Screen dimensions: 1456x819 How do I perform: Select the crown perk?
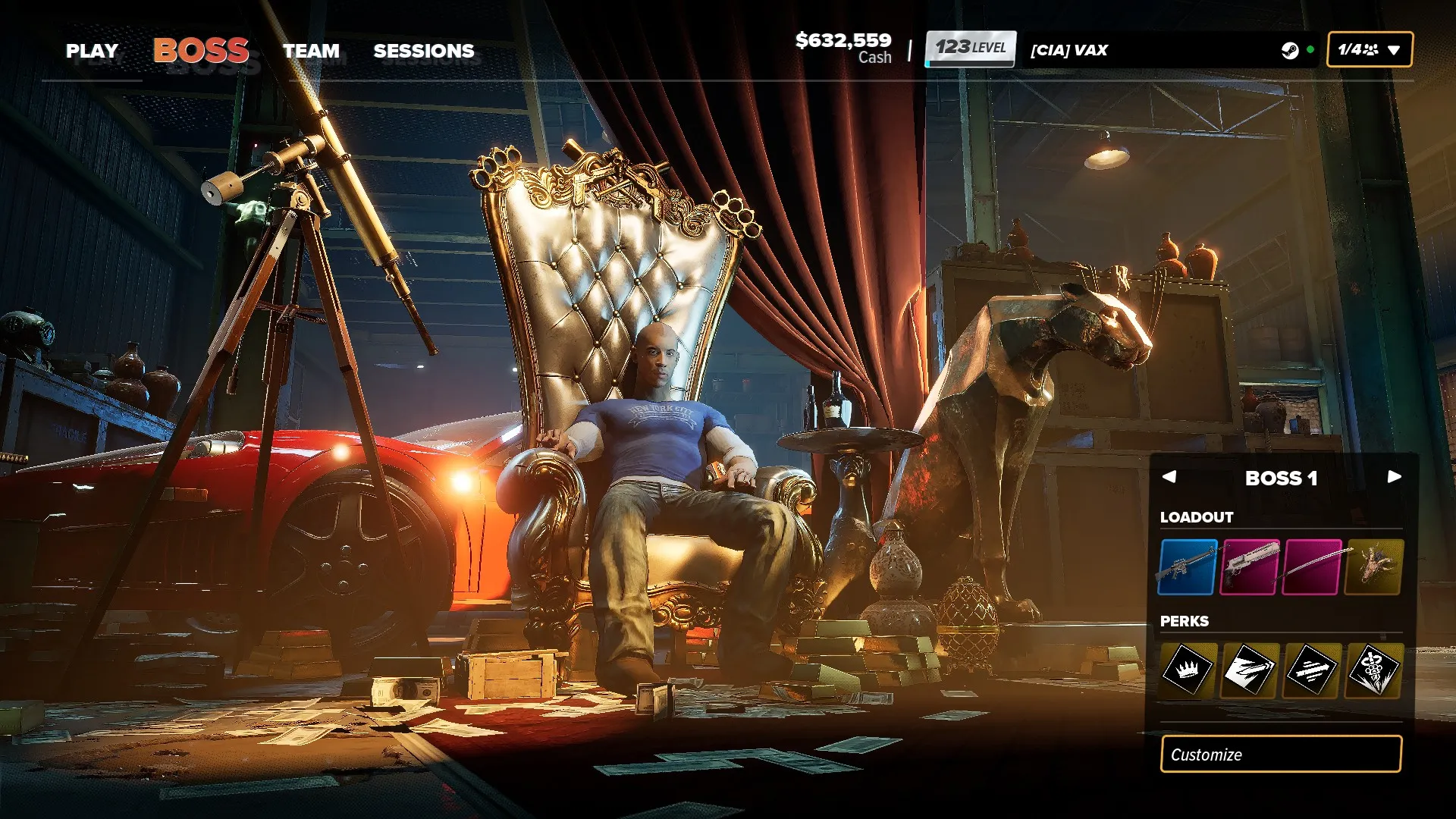[x=1188, y=669]
